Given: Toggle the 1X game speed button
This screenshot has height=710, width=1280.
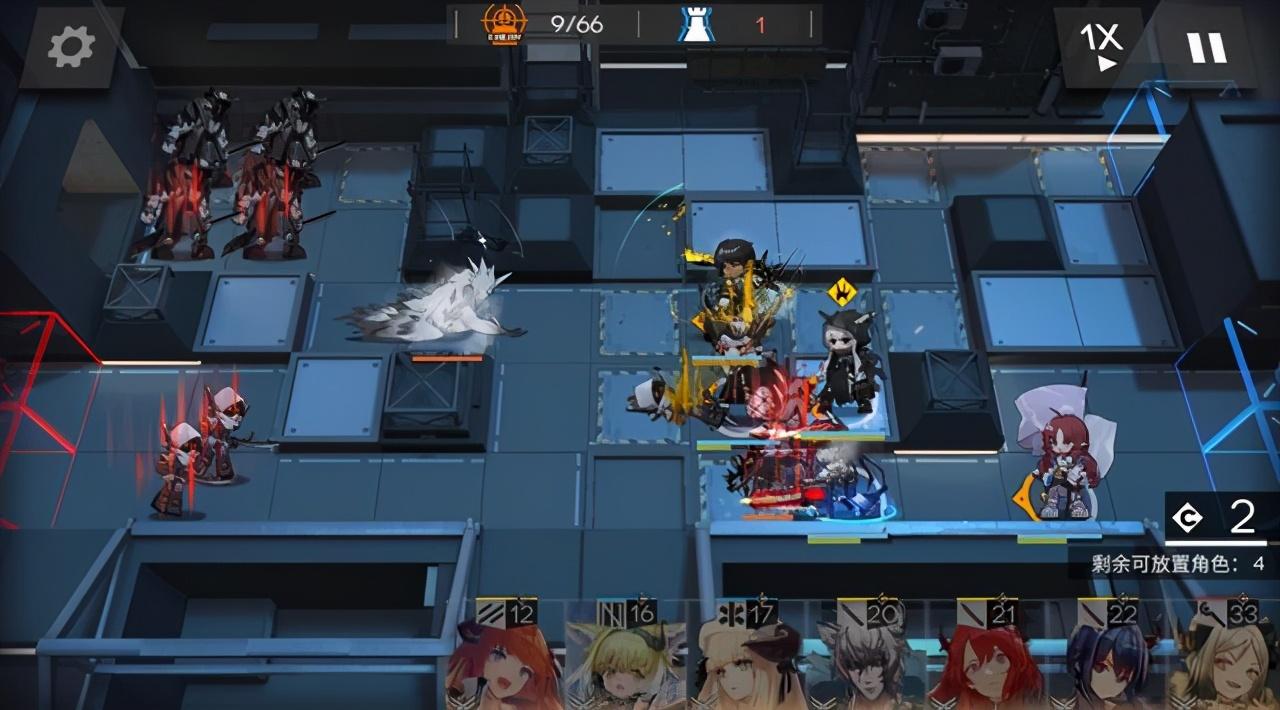Looking at the screenshot, I should 1099,46.
